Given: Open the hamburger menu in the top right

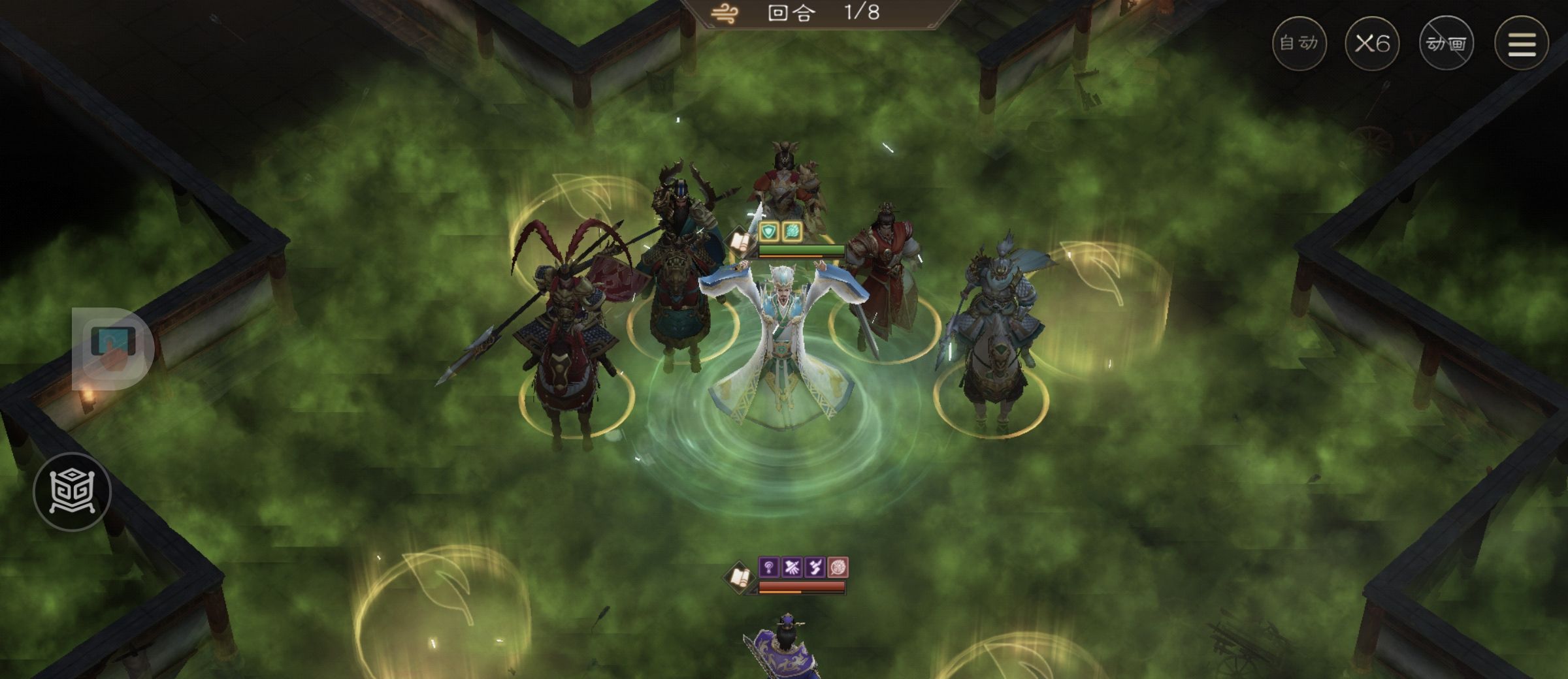Looking at the screenshot, I should tap(1520, 42).
